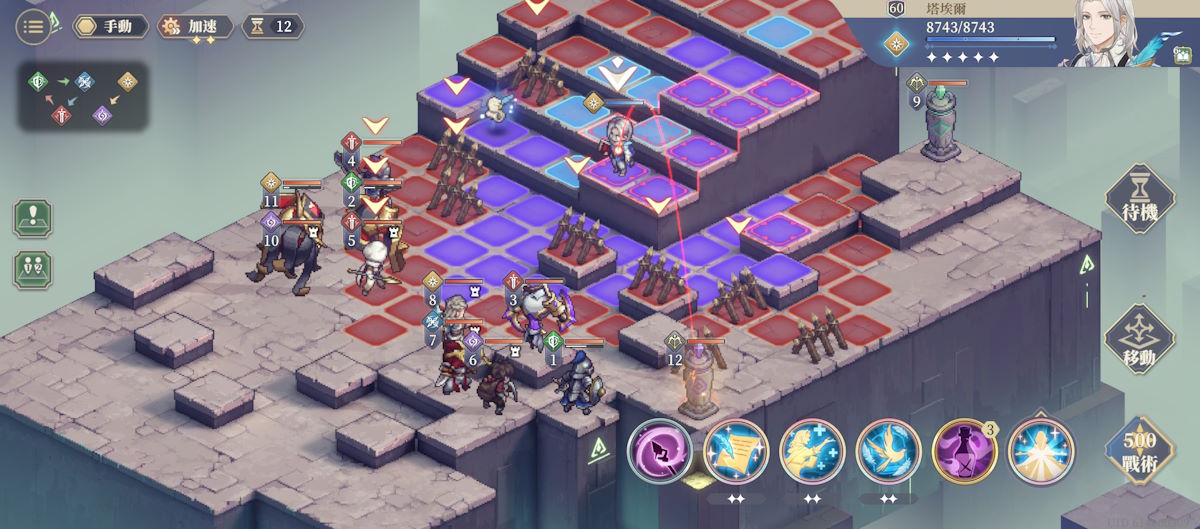Activate the purple spear attack skill

pos(660,451)
